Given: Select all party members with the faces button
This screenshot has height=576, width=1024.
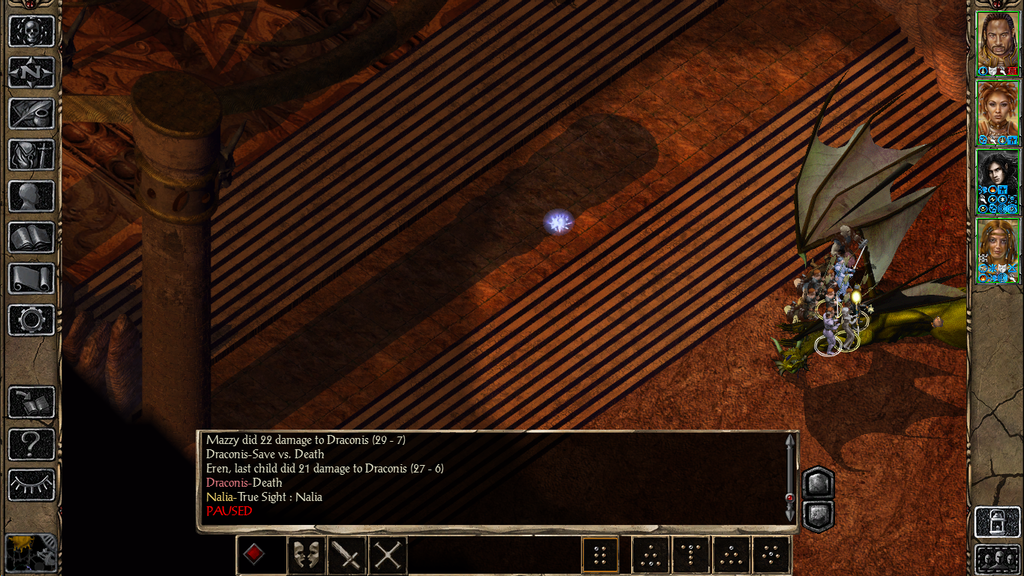Looking at the screenshot, I should coord(997,559).
